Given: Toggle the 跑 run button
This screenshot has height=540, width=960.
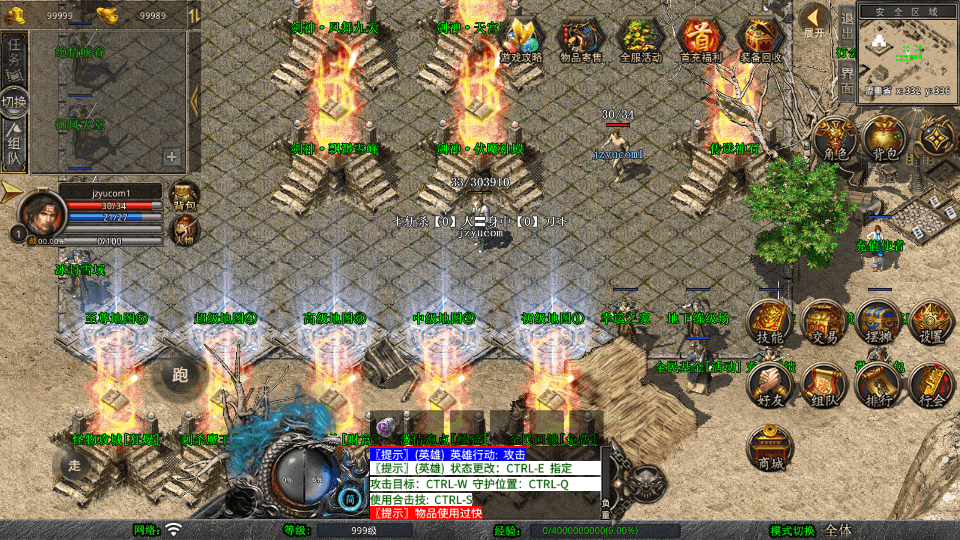Looking at the screenshot, I should coord(180,375).
